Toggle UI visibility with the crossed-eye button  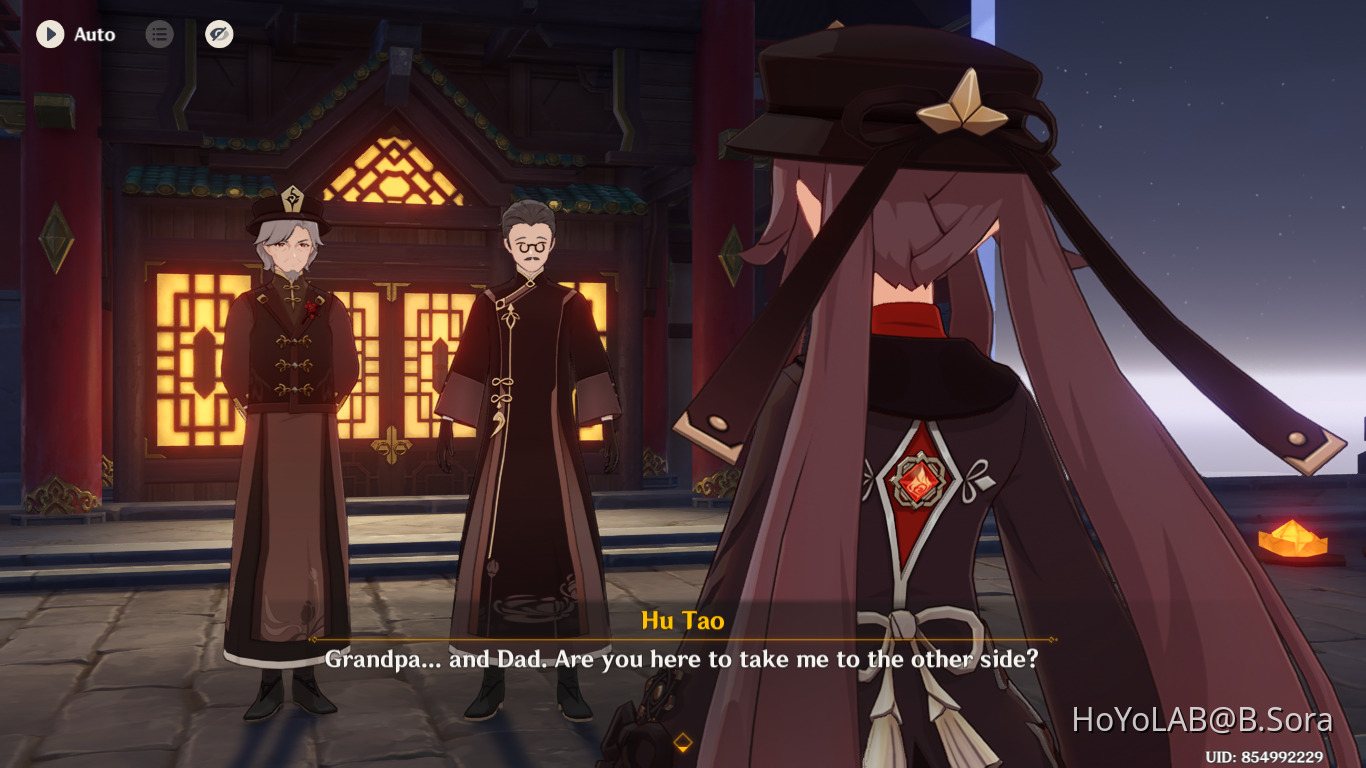218,34
